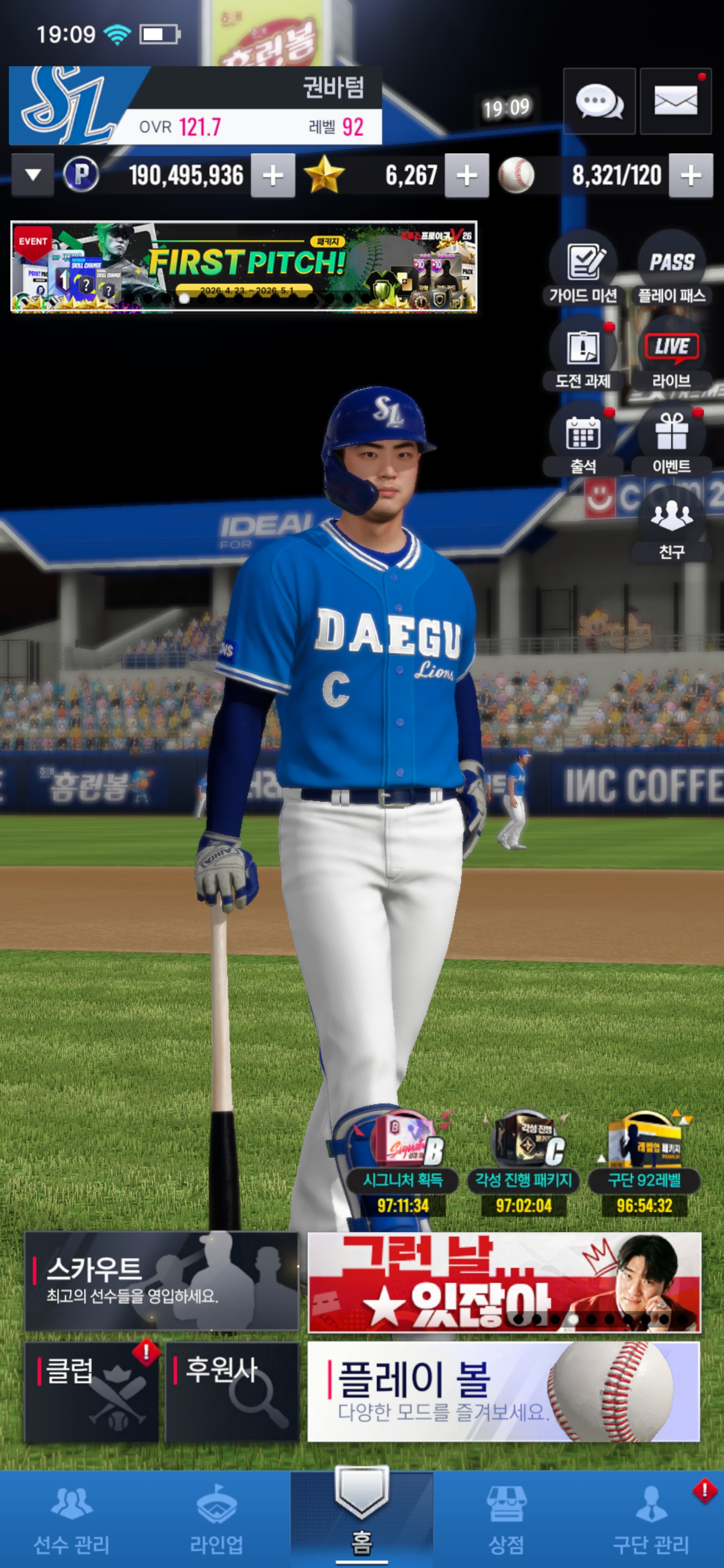Open the 친구 friends list
Image resolution: width=724 pixels, height=1568 pixels.
[672, 525]
